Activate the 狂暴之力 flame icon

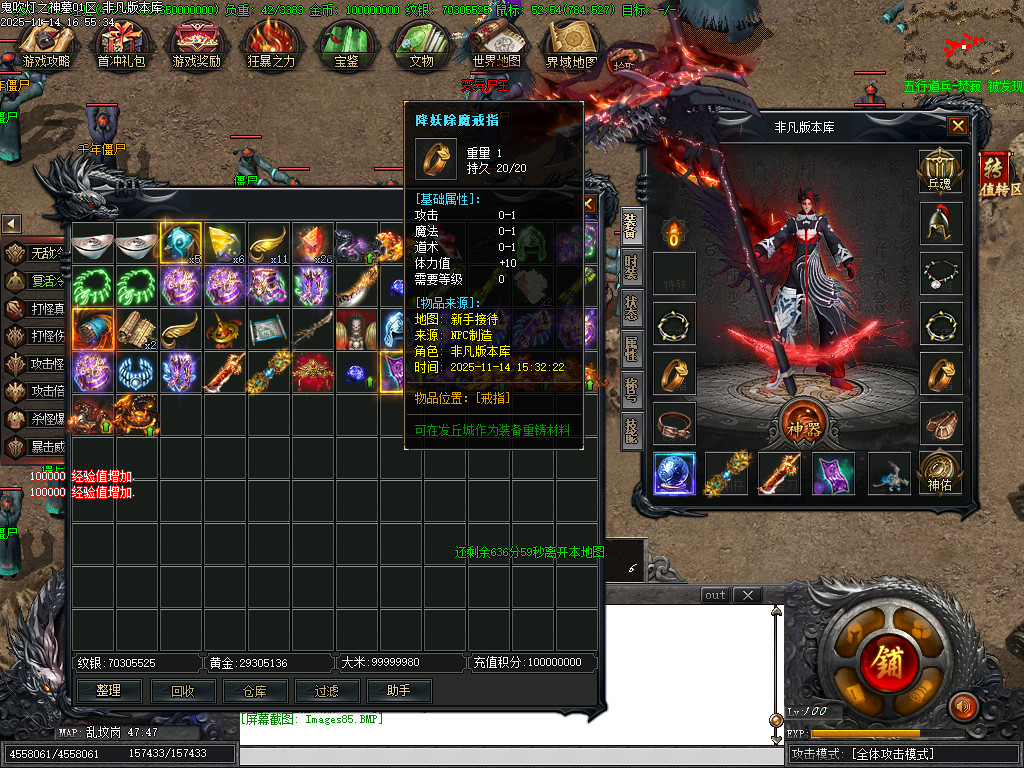(271, 43)
